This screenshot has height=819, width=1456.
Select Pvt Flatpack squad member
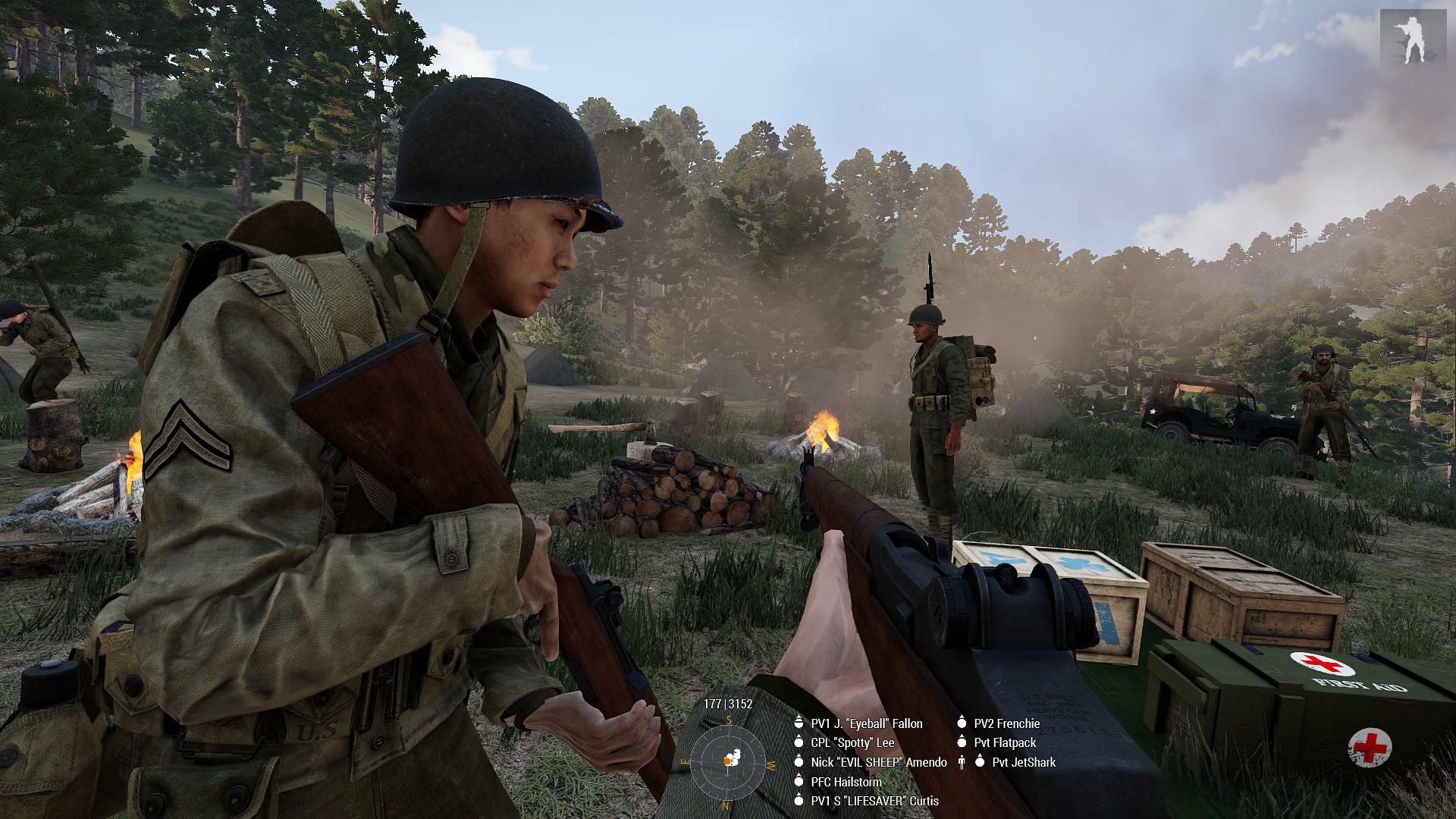[x=1004, y=743]
